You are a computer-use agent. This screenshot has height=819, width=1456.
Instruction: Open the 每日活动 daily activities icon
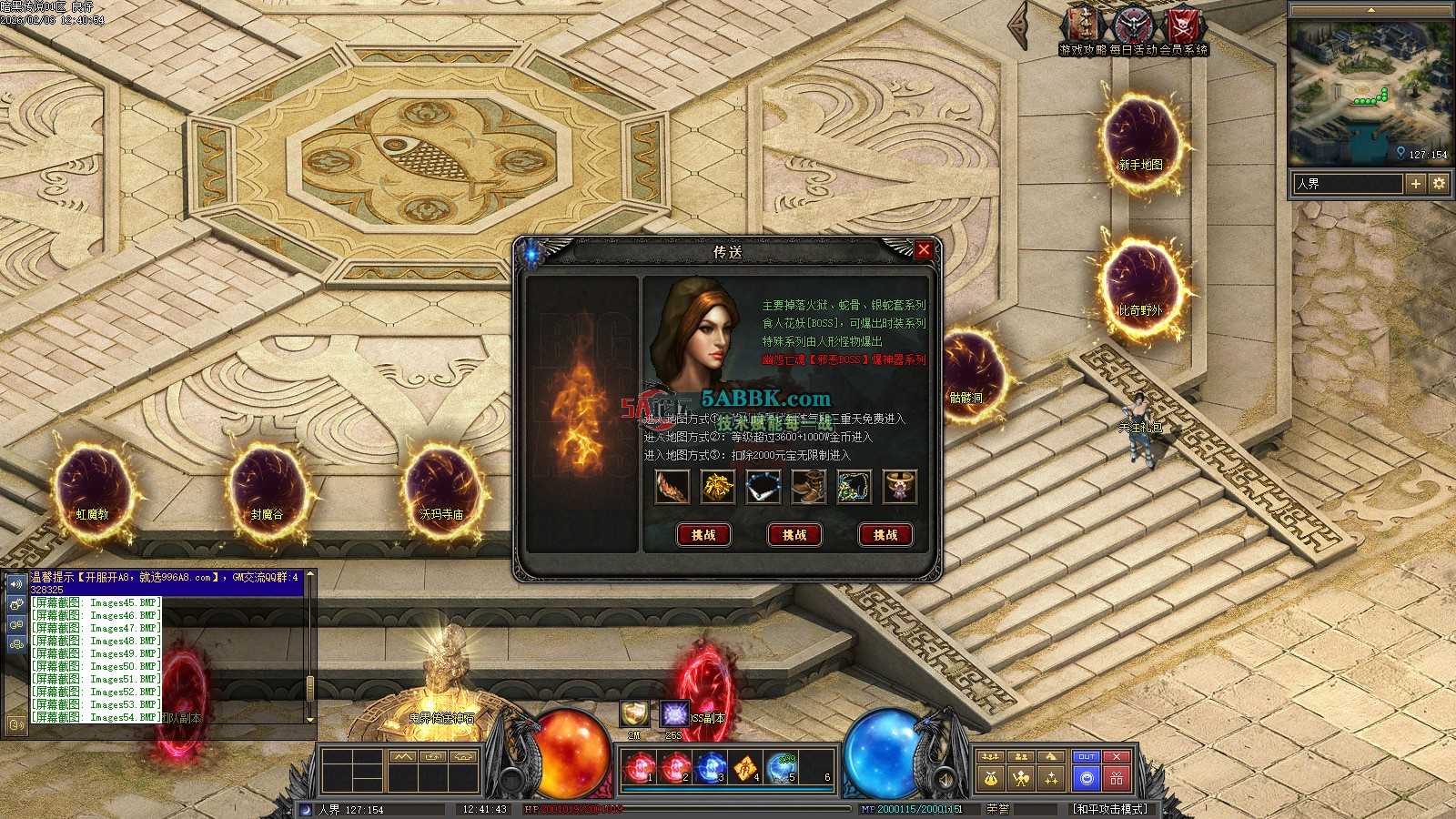(x=1133, y=27)
